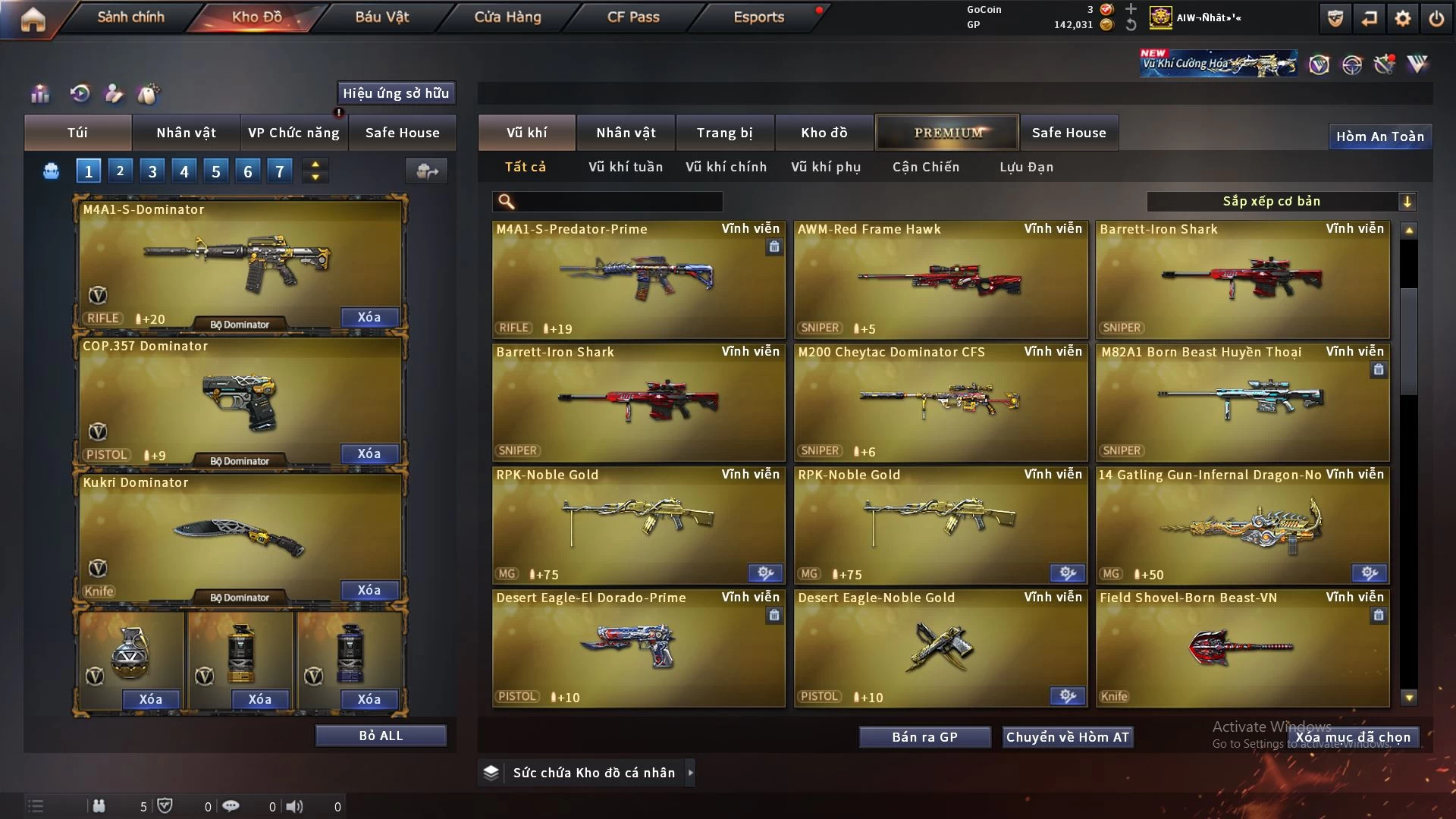Open the CF Pass menu
Screen dimensions: 1456x819
tap(633, 17)
